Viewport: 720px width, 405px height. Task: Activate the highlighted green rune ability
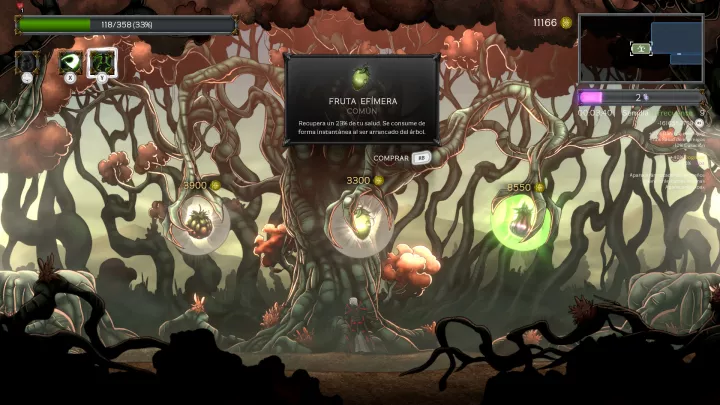pos(101,62)
